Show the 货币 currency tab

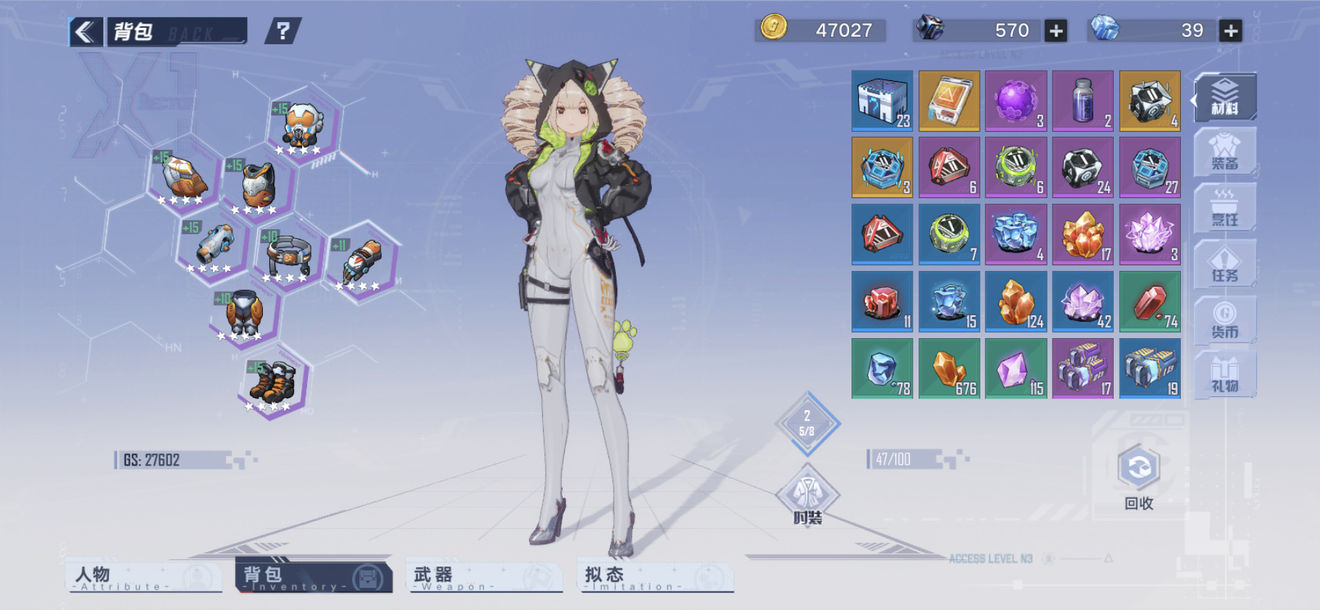(x=1226, y=318)
